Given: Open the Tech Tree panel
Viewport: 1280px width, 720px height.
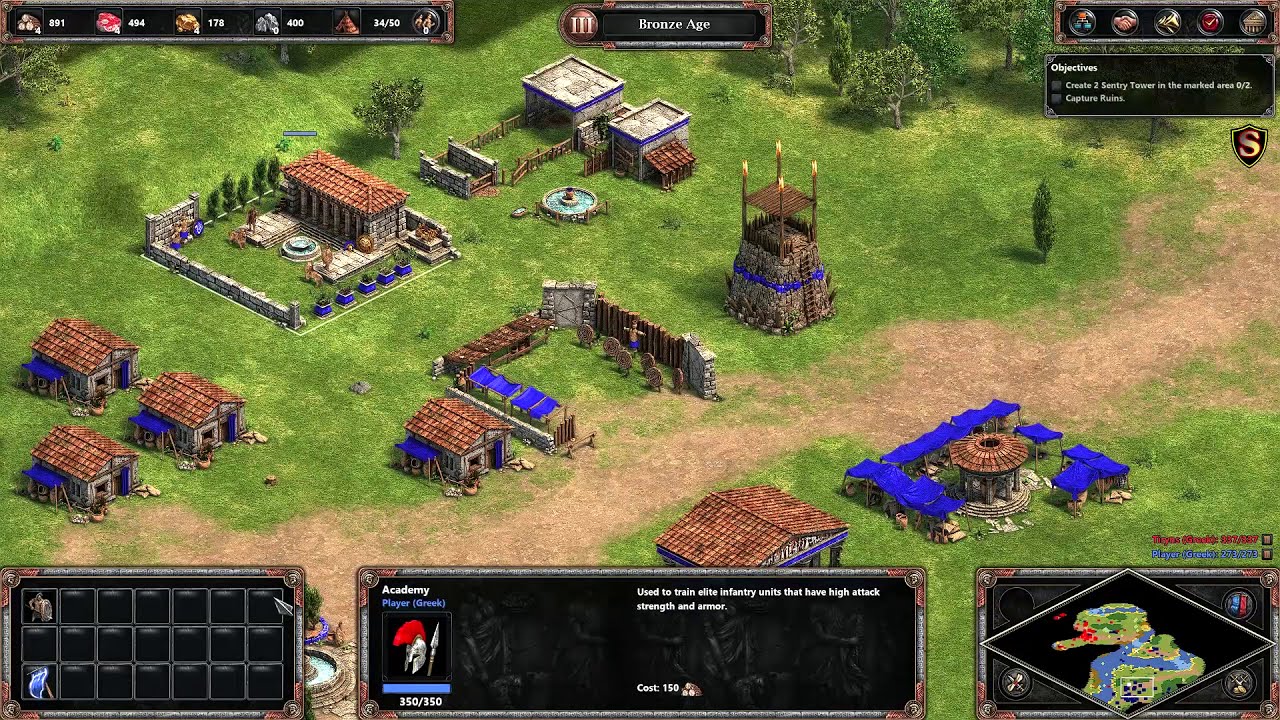Looking at the screenshot, I should (x=1085, y=20).
